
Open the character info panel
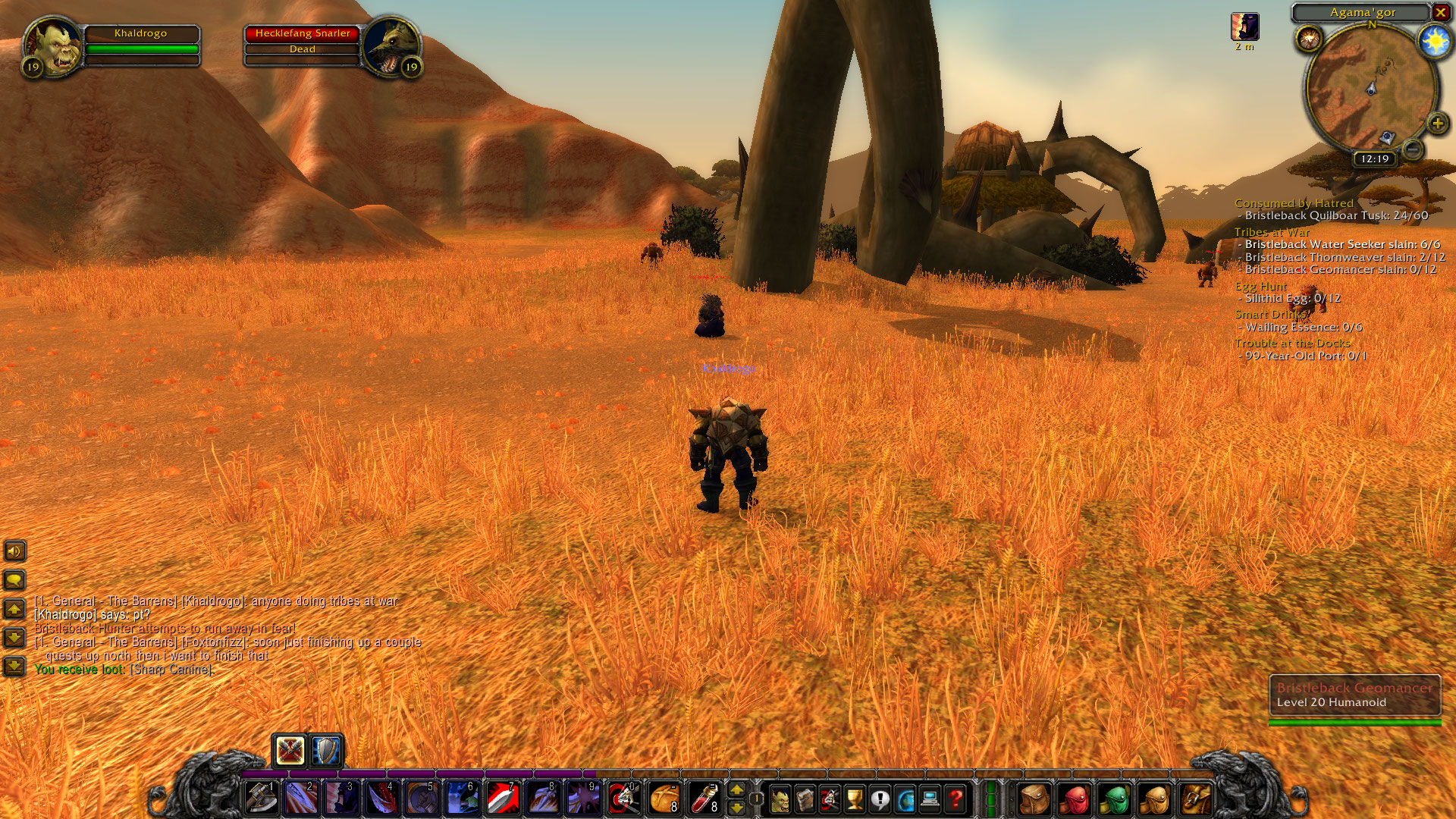click(x=780, y=797)
